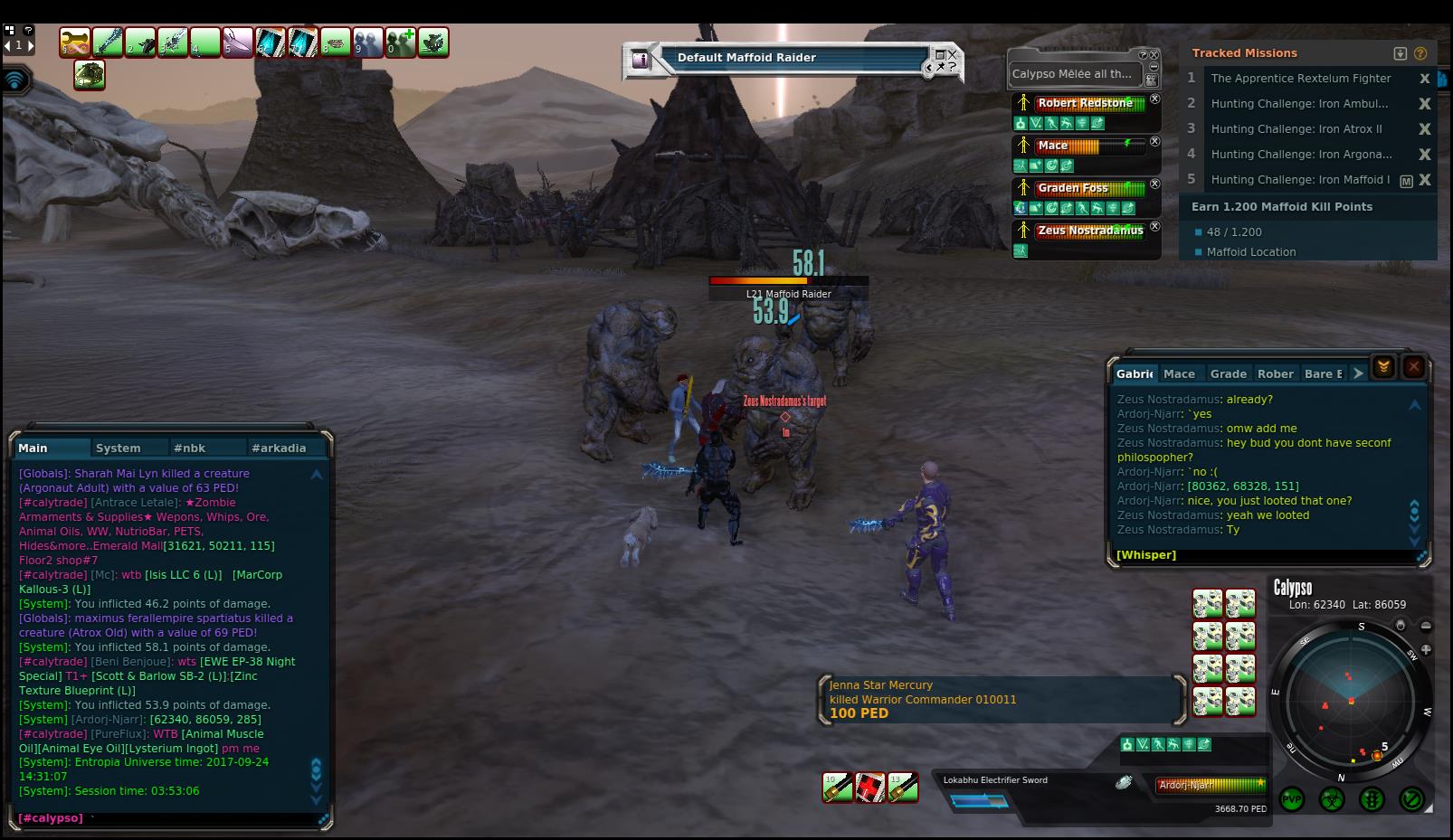Toggle the PVP status button
The height and width of the screenshot is (840, 1453).
(1291, 799)
